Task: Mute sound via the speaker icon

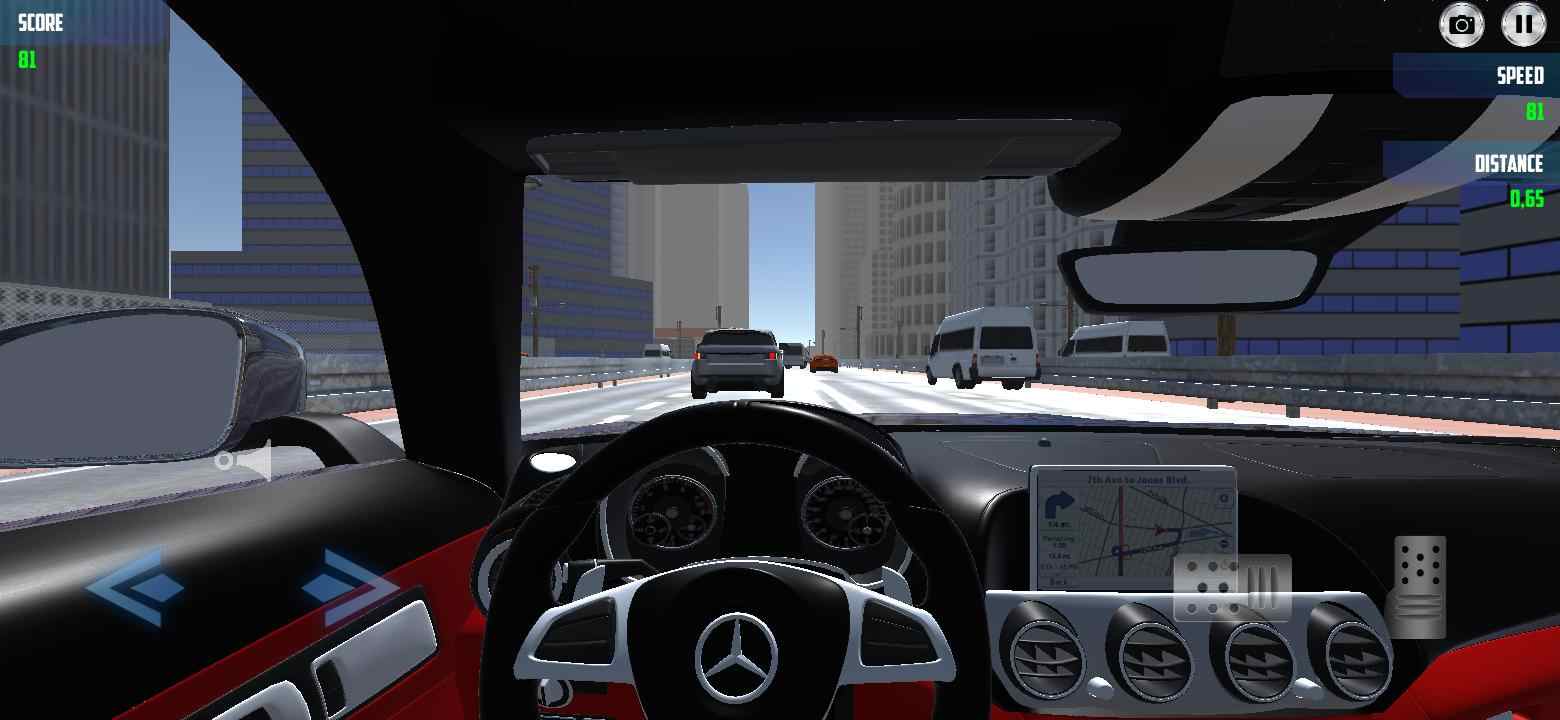Action: tap(248, 460)
